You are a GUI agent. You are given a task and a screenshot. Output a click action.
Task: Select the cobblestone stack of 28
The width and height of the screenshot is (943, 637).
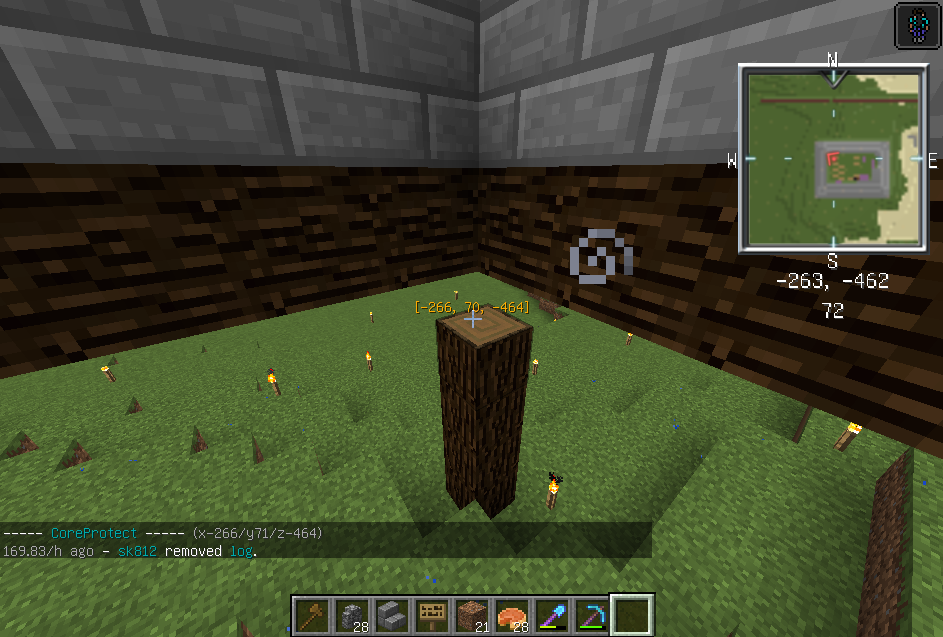[x=352, y=614]
